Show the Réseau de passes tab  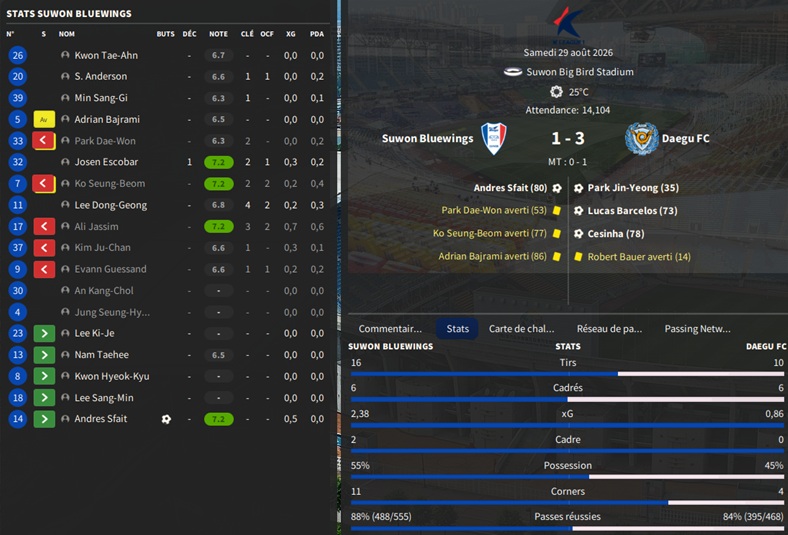click(x=609, y=328)
